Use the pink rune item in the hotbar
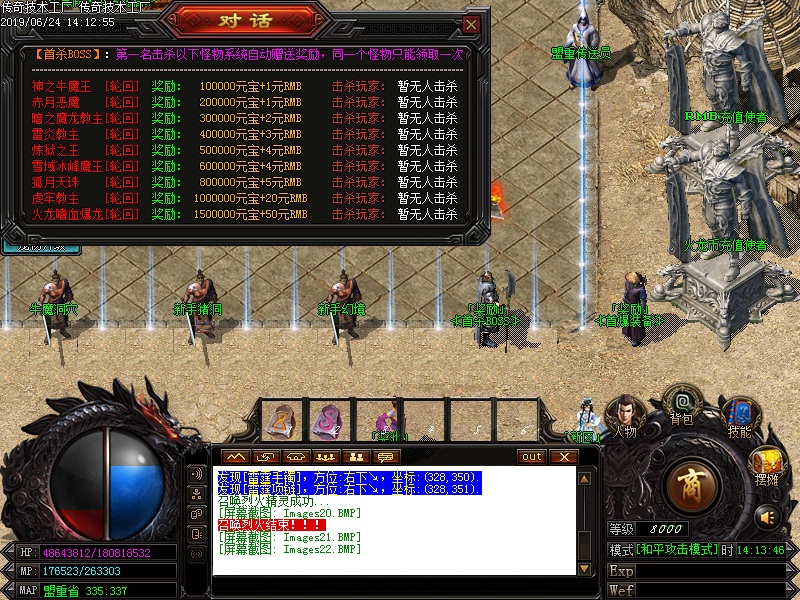800x600 pixels. tap(327, 418)
